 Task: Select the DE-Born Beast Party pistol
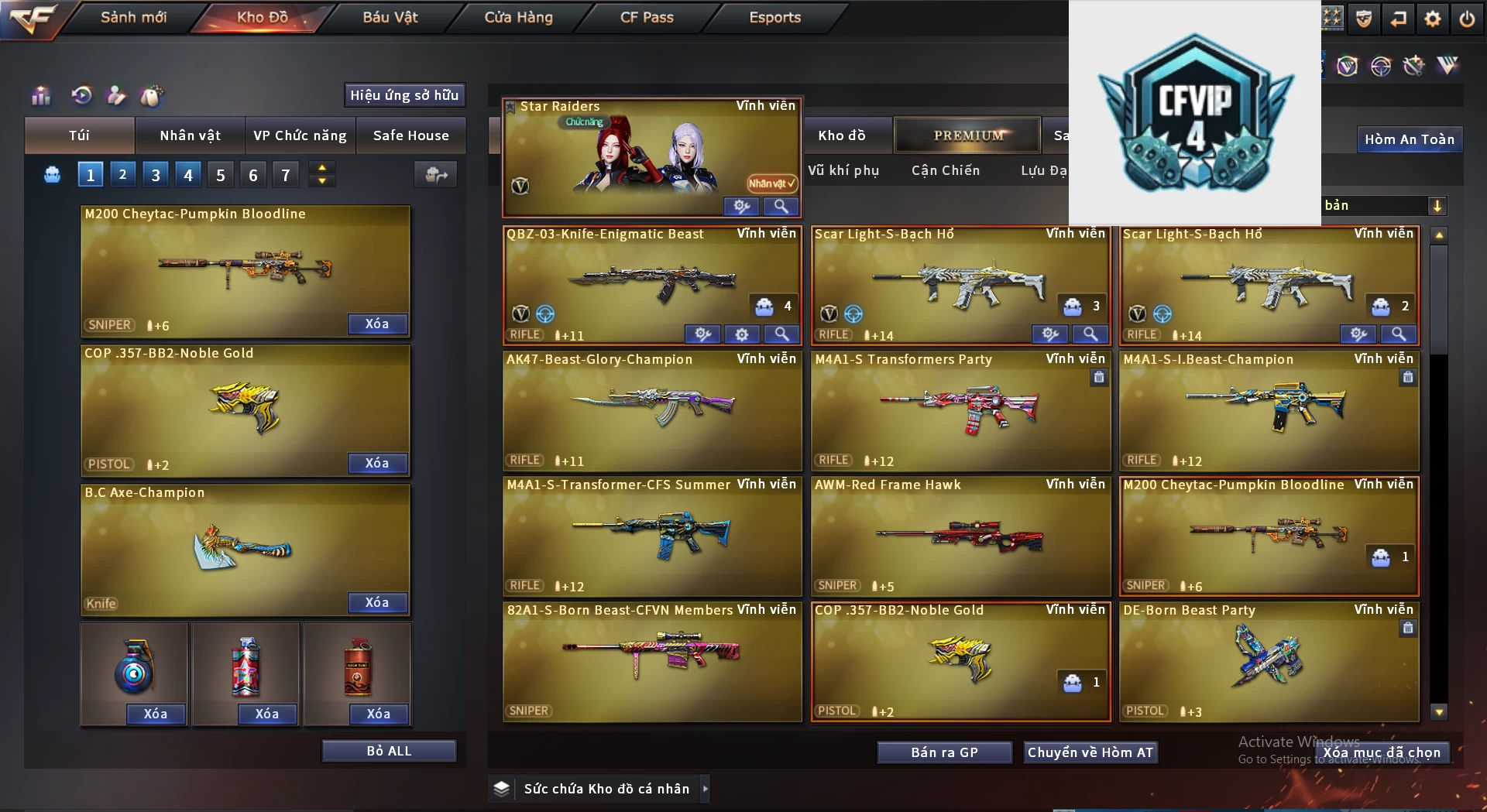click(x=1269, y=661)
